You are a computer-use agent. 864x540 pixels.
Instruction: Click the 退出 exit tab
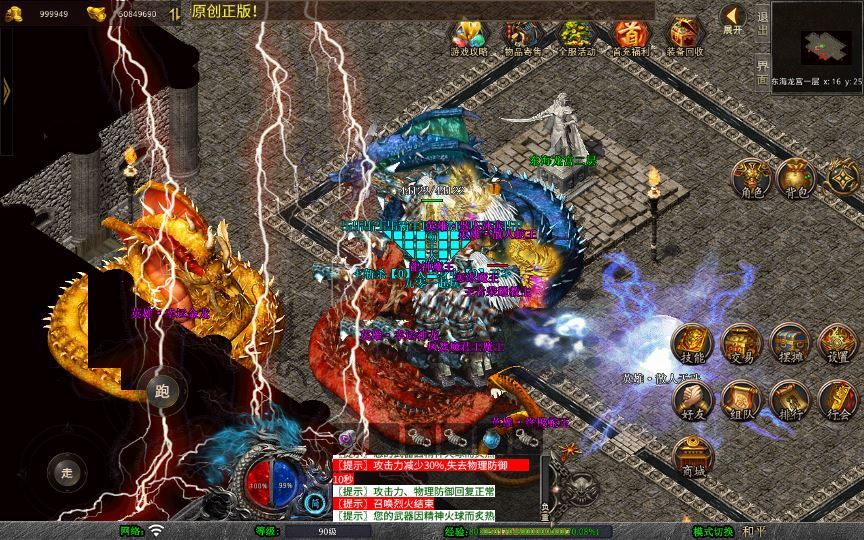coord(763,22)
